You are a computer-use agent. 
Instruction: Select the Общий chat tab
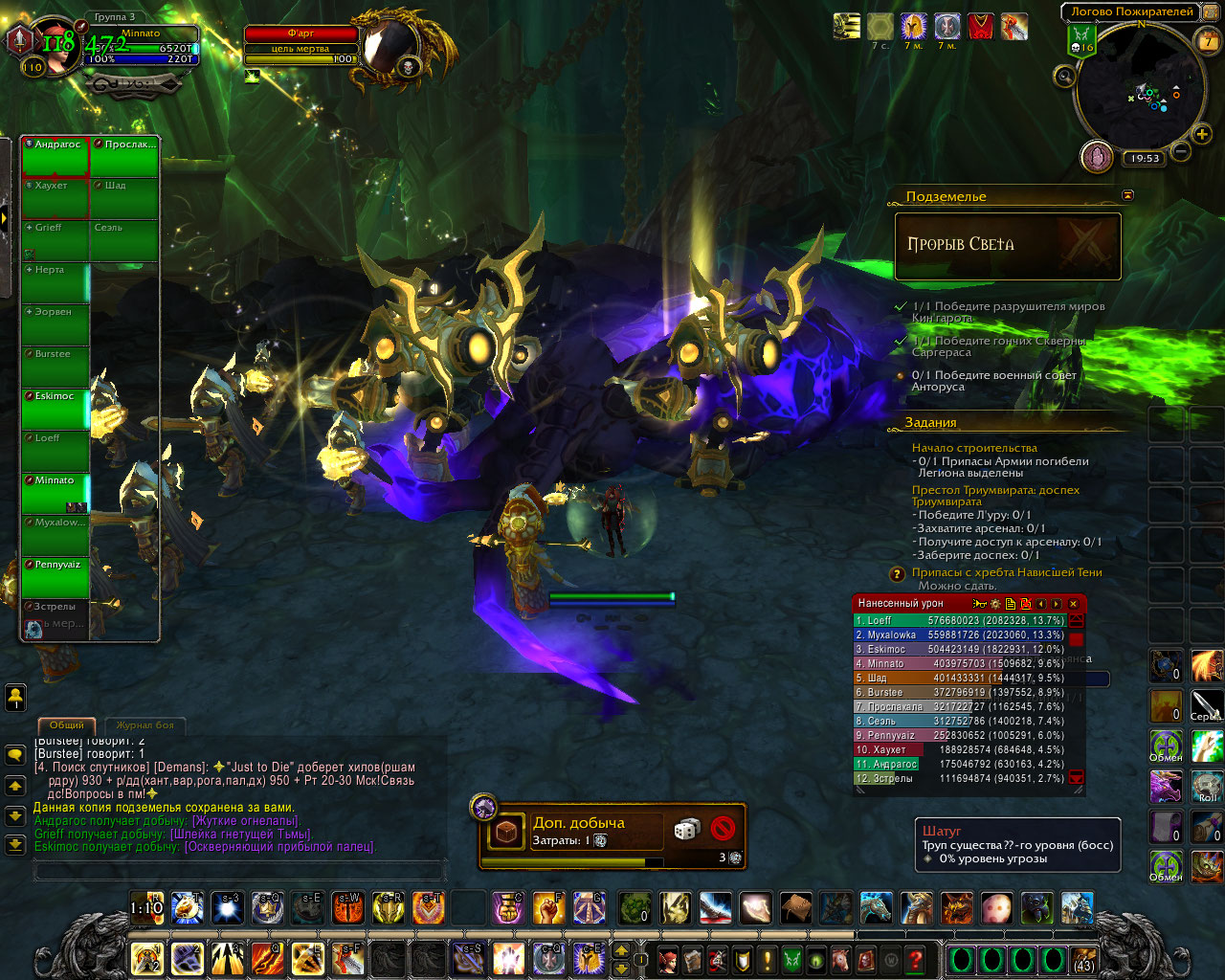click(x=67, y=725)
